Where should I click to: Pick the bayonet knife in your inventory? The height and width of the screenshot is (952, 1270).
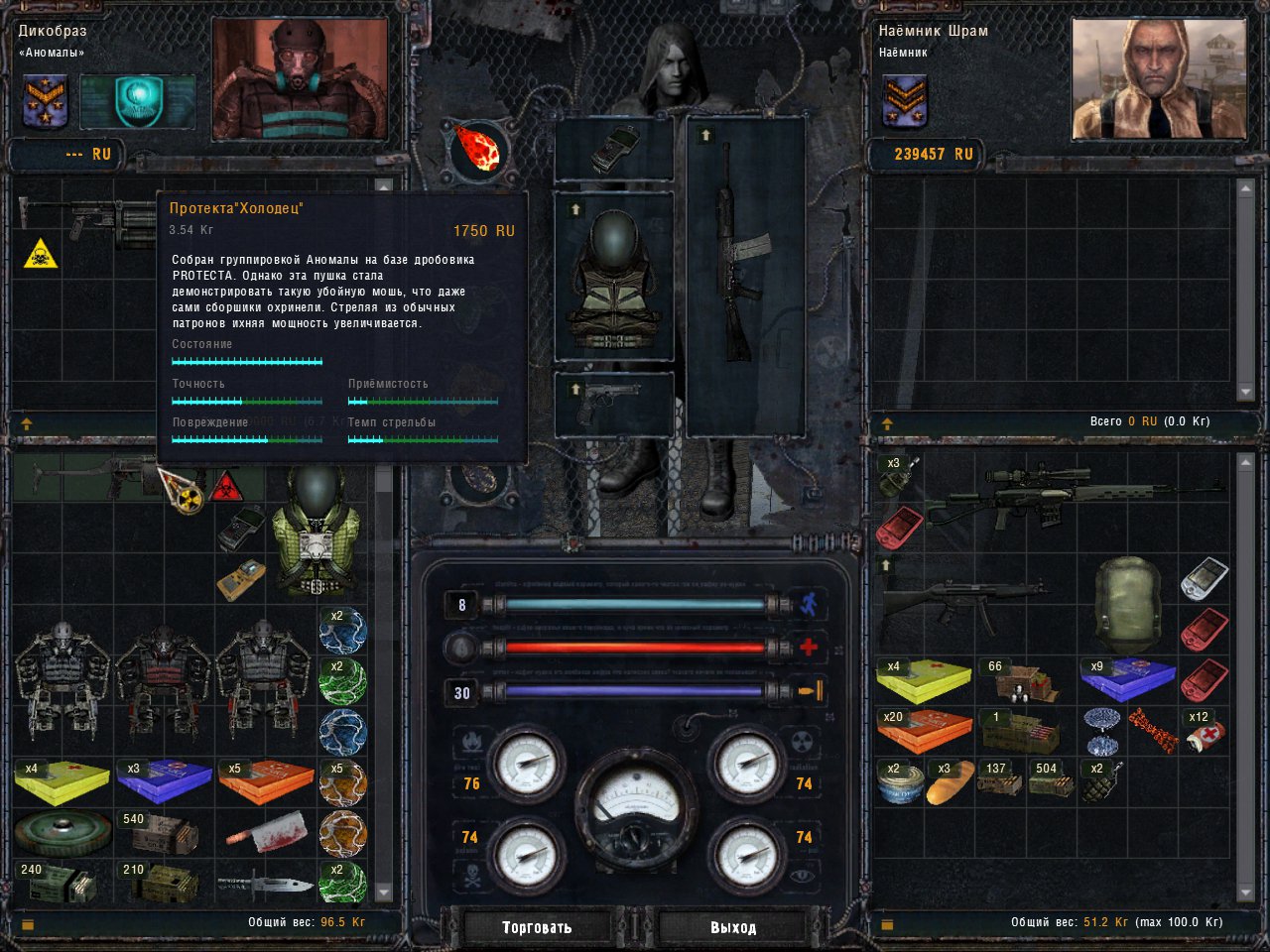(x=266, y=884)
